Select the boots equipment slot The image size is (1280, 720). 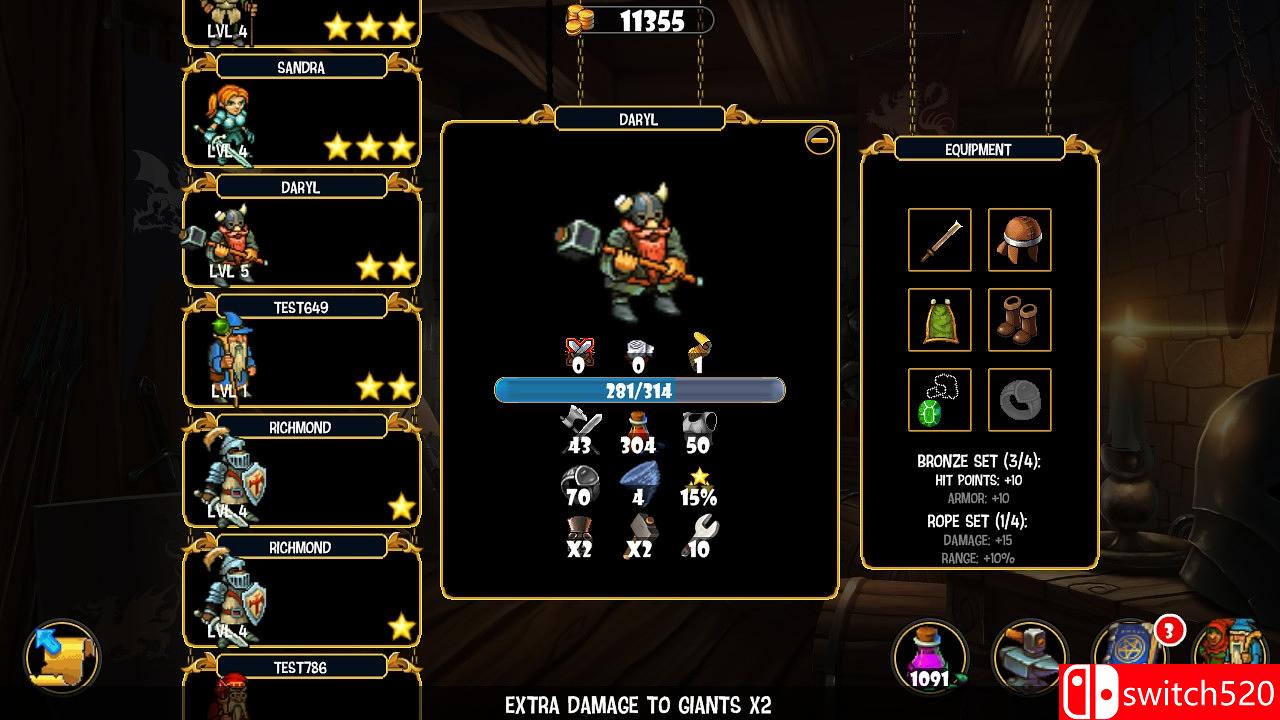pos(1020,320)
